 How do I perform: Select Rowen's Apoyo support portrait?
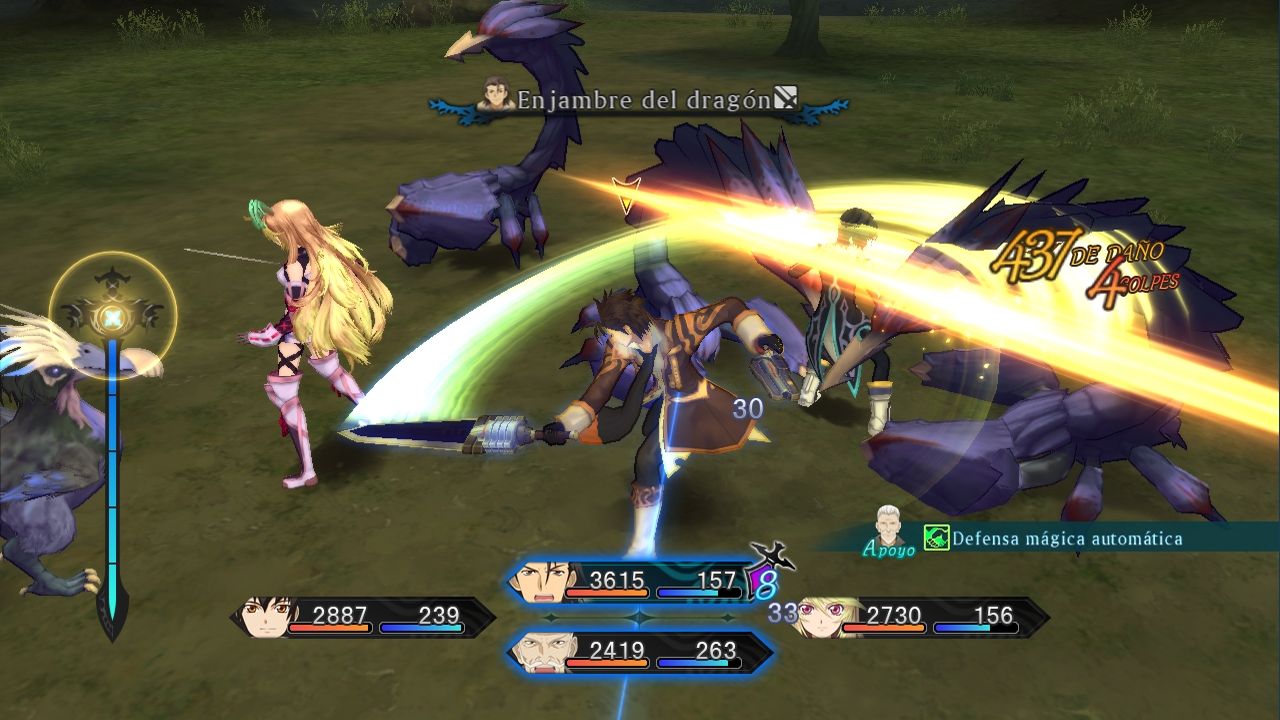pos(890,525)
